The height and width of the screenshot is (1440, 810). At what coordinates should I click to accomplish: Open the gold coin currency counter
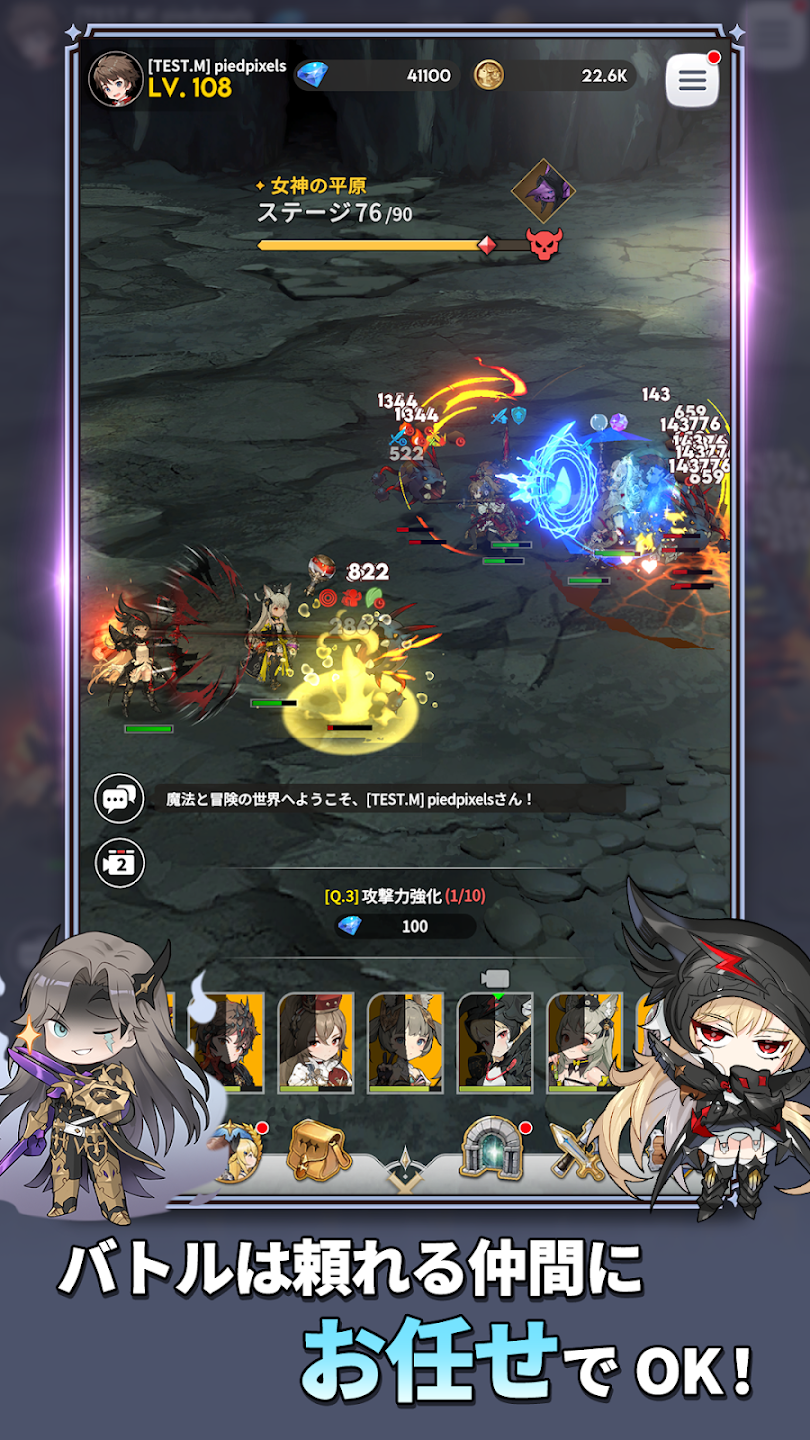pos(554,75)
